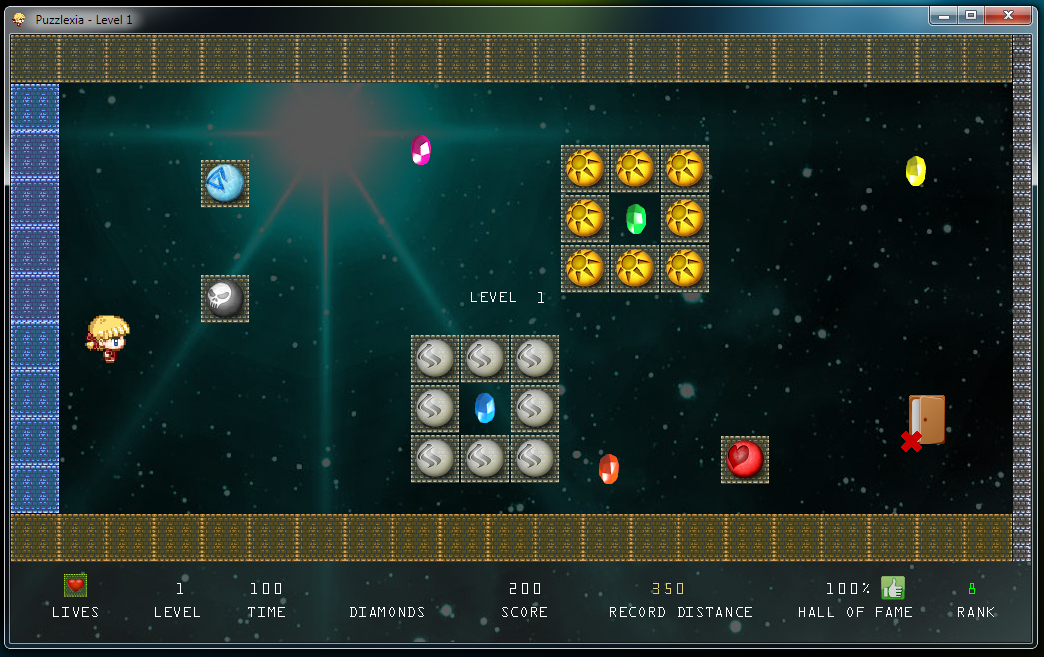Click the Hall of Fame thumbs-up icon
Viewport: 1044px width, 657px height.
point(892,588)
